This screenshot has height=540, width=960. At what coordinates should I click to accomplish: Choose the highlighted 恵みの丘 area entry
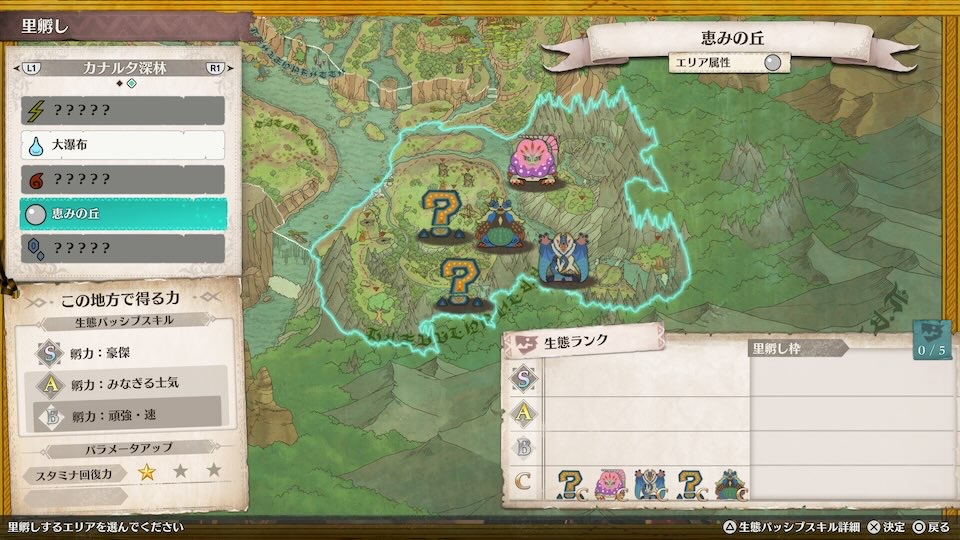123,214
